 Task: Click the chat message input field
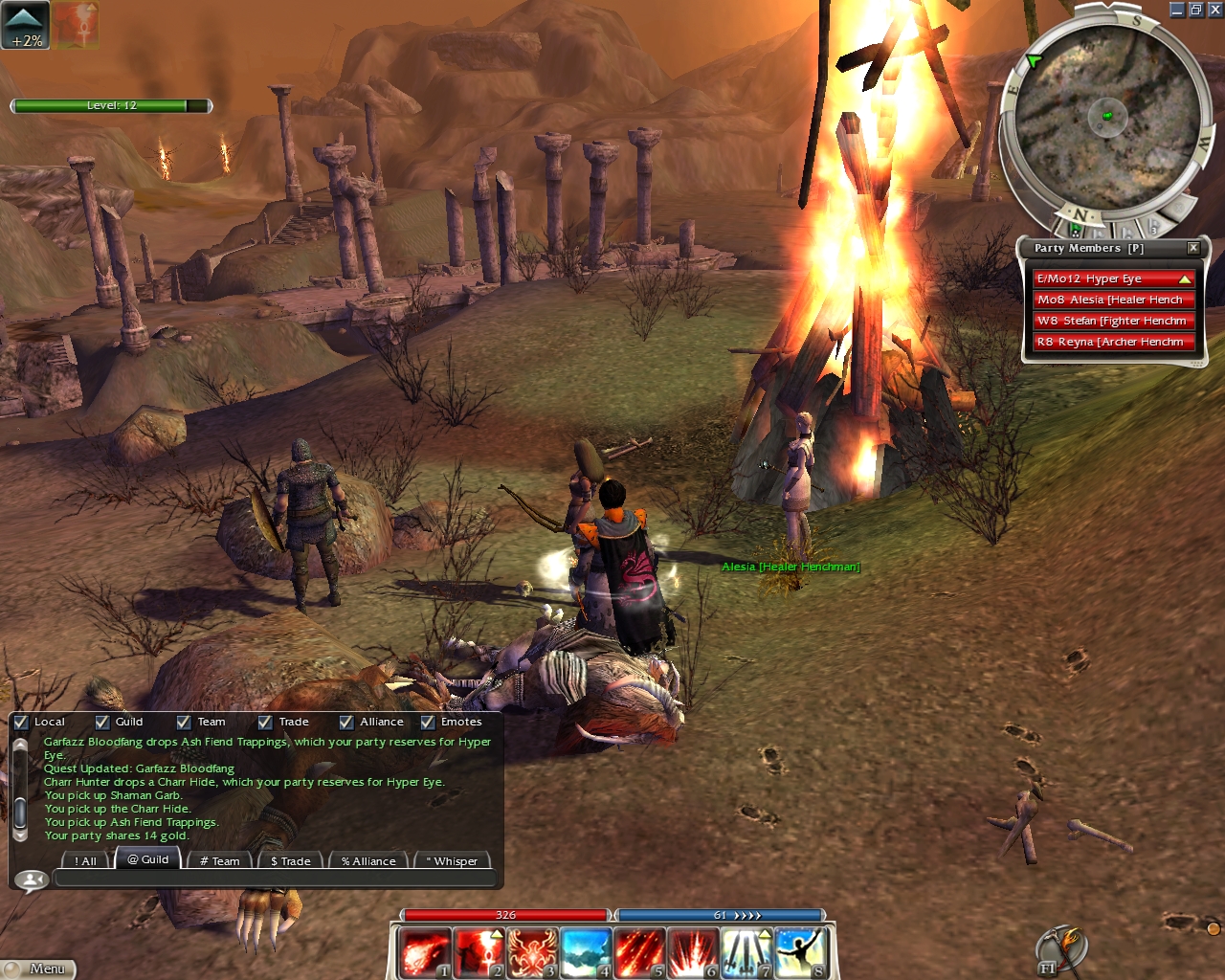(x=276, y=879)
